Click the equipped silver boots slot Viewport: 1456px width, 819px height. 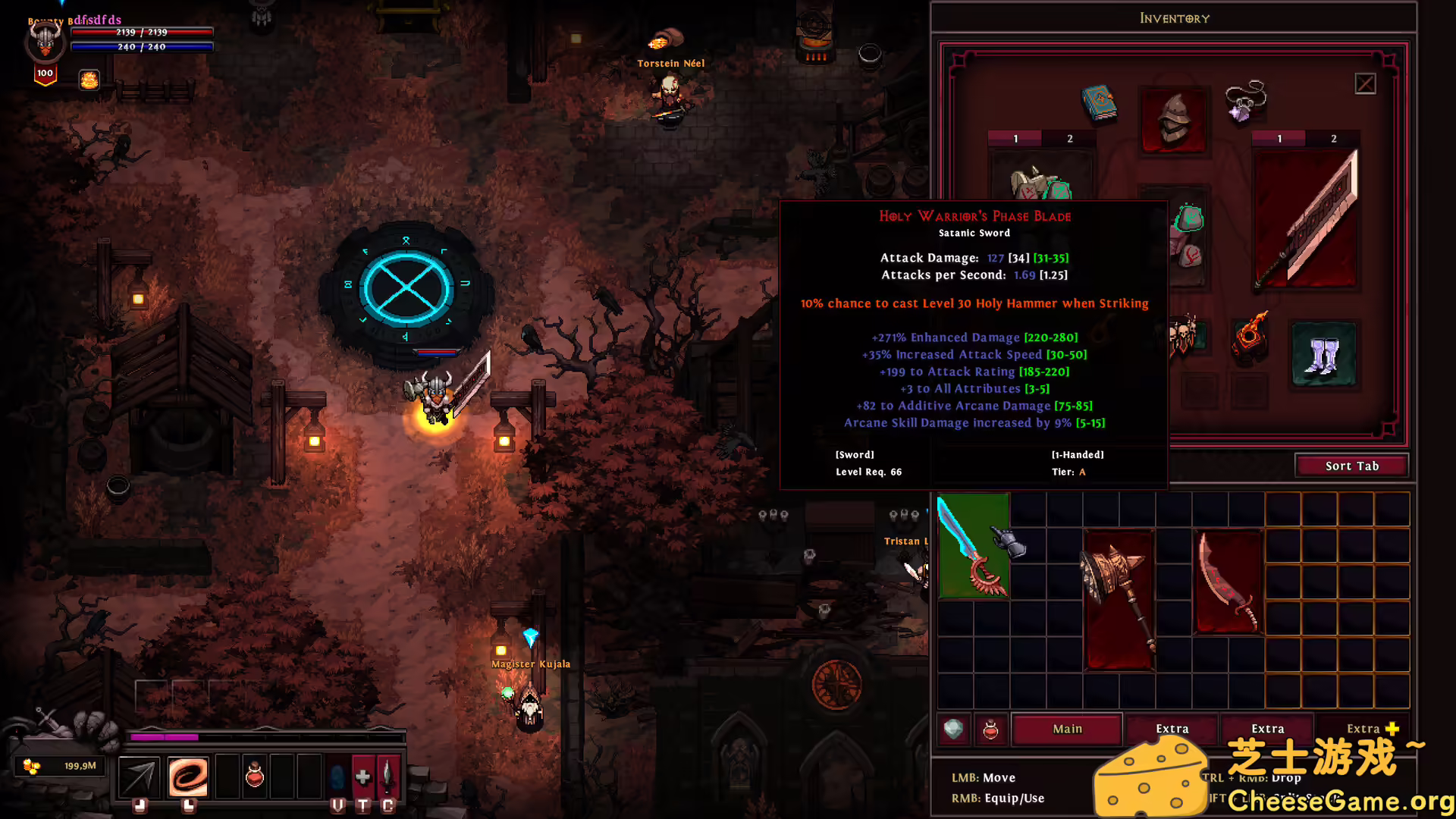(x=1323, y=354)
